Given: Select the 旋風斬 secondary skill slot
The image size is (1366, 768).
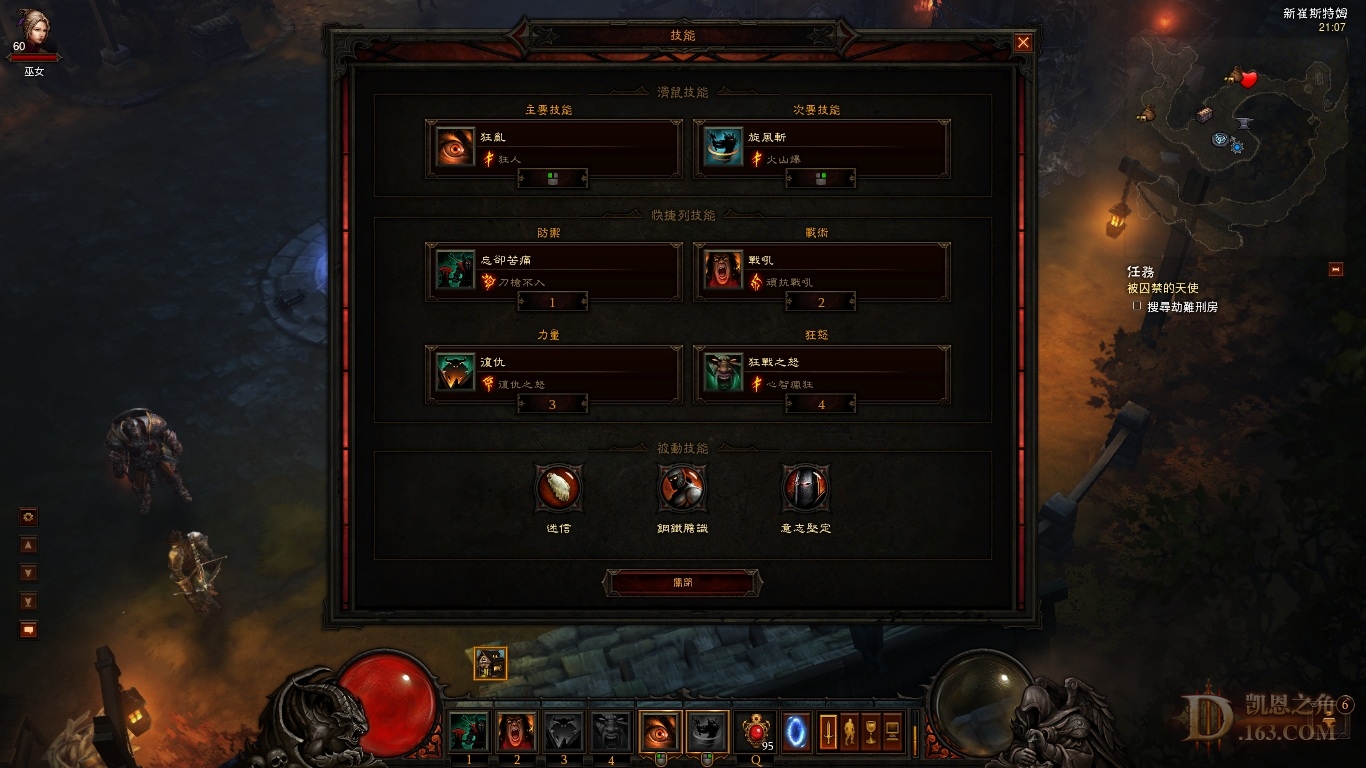Looking at the screenshot, I should click(x=821, y=147).
